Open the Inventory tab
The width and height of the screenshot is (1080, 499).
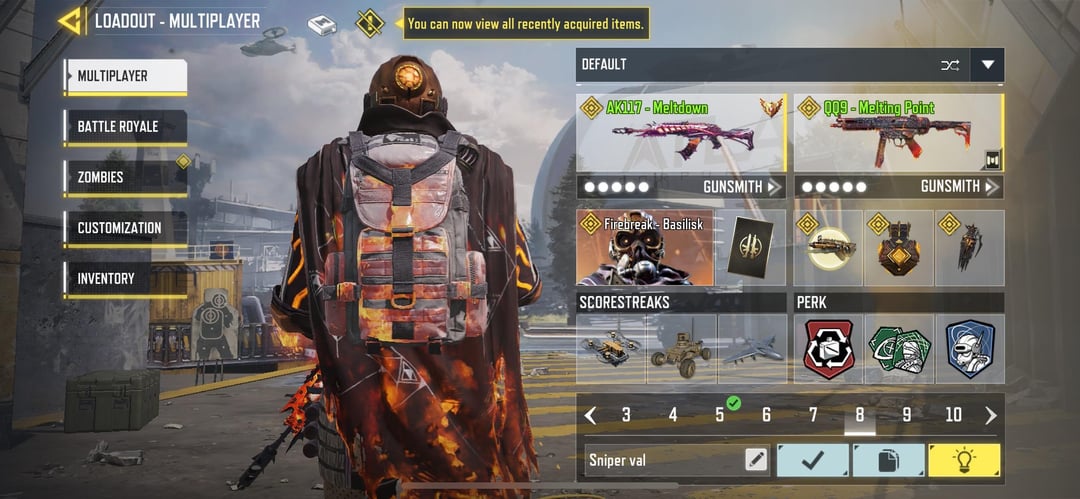[125, 279]
